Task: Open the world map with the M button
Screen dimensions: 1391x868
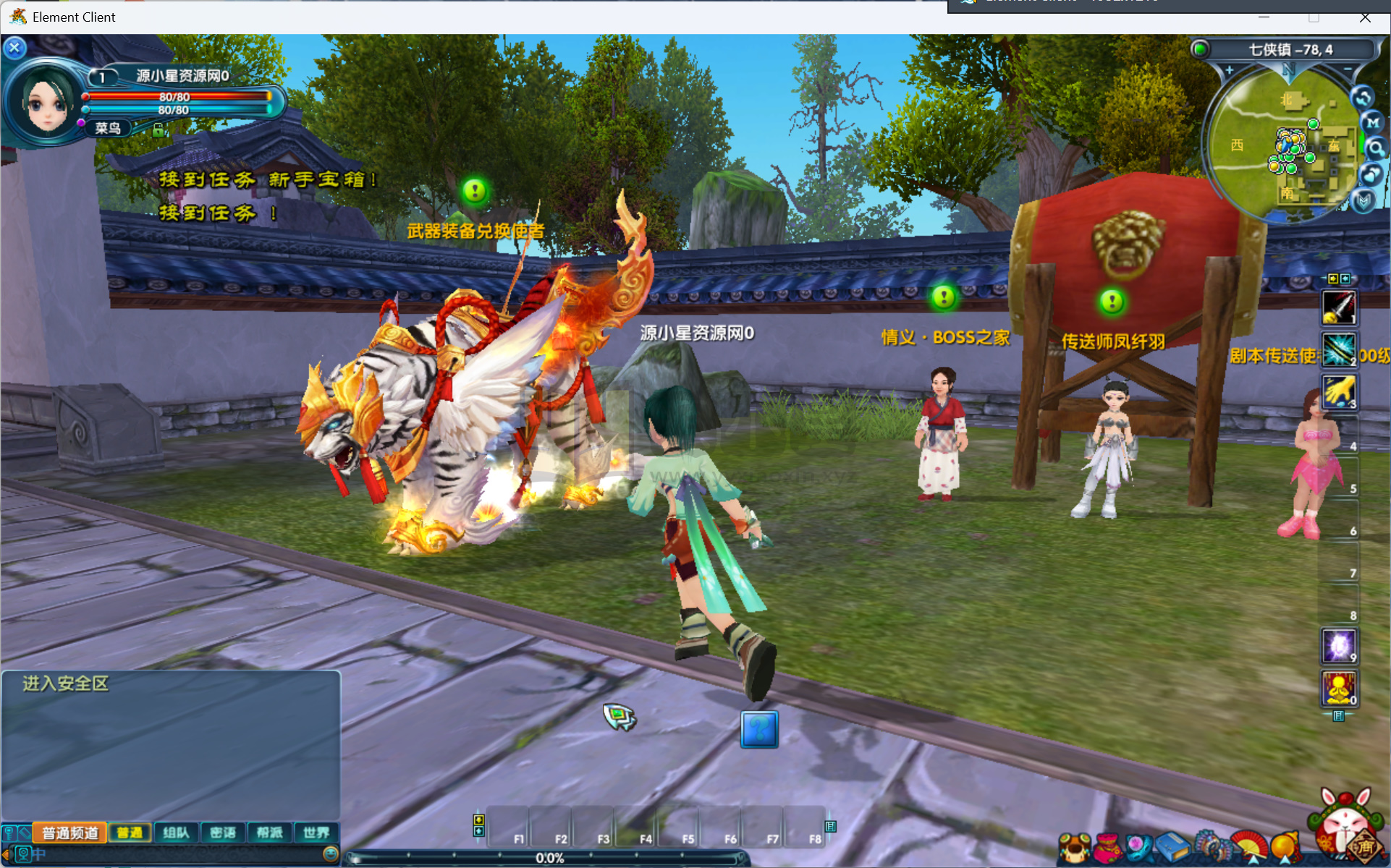Action: [1372, 123]
